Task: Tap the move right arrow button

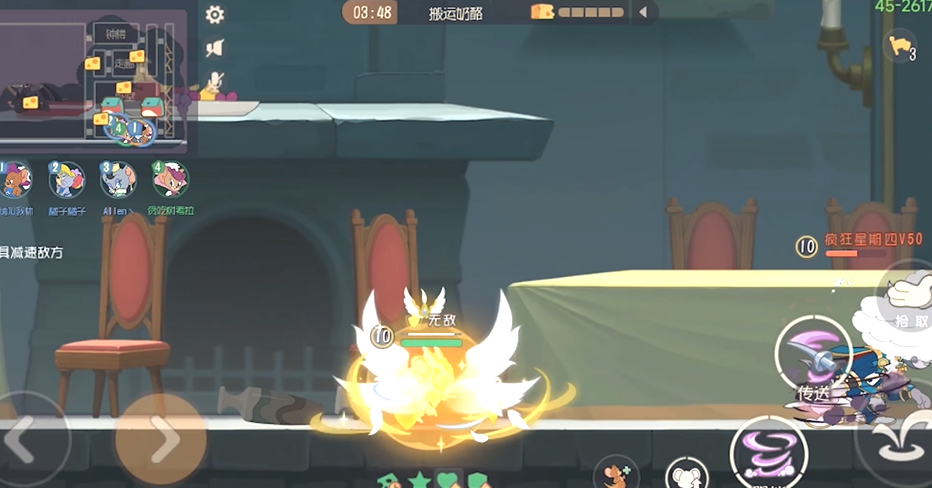Action: (160, 438)
